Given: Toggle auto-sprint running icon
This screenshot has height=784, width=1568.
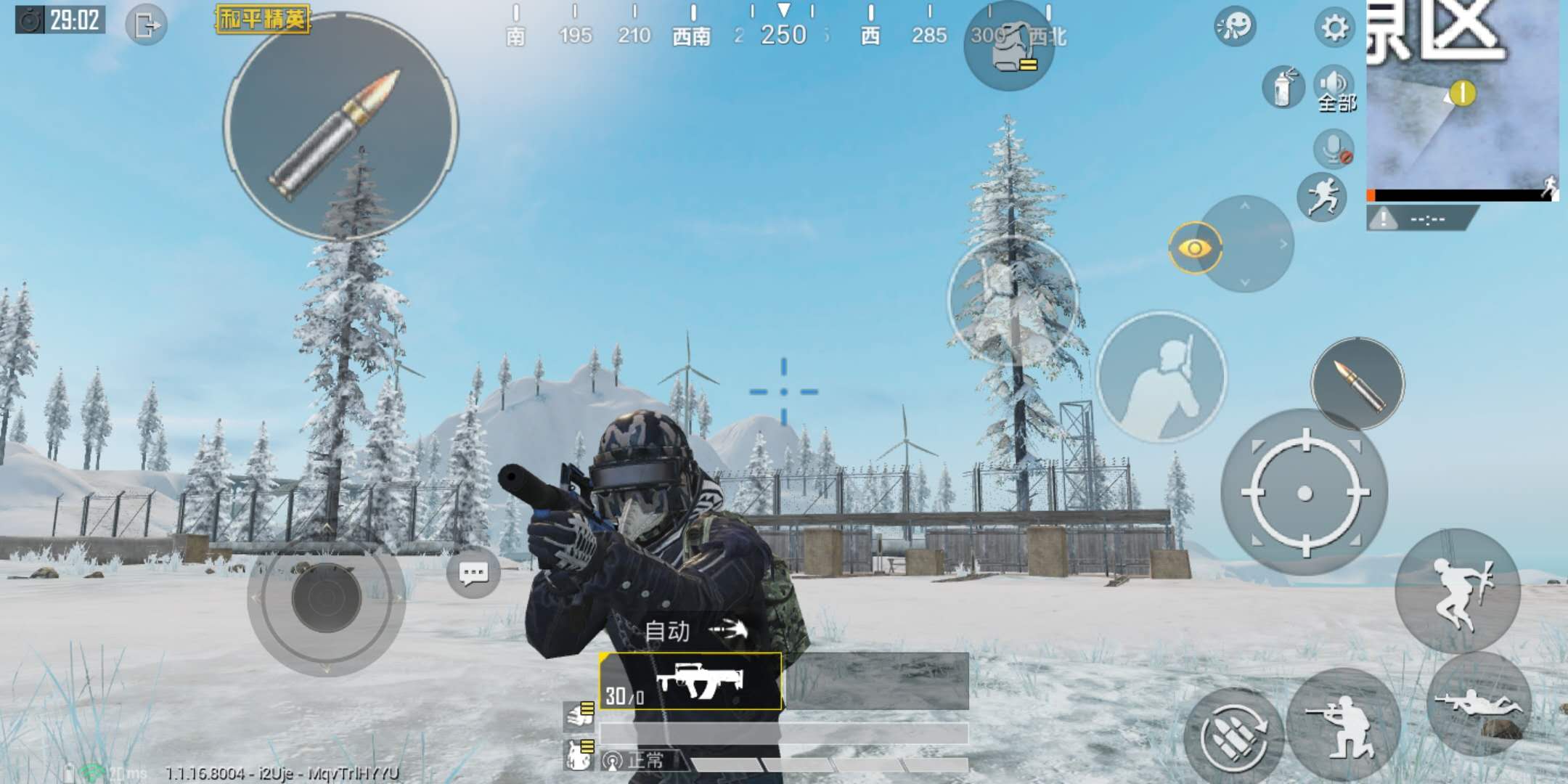Looking at the screenshot, I should coord(1322,197).
